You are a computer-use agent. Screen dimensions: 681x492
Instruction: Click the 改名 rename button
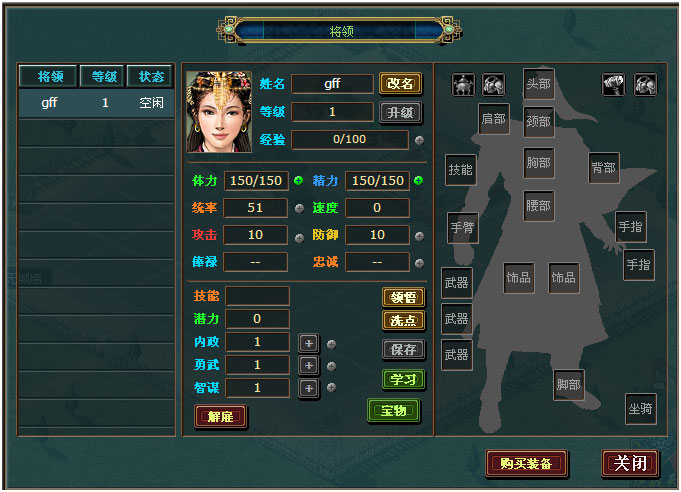point(400,84)
